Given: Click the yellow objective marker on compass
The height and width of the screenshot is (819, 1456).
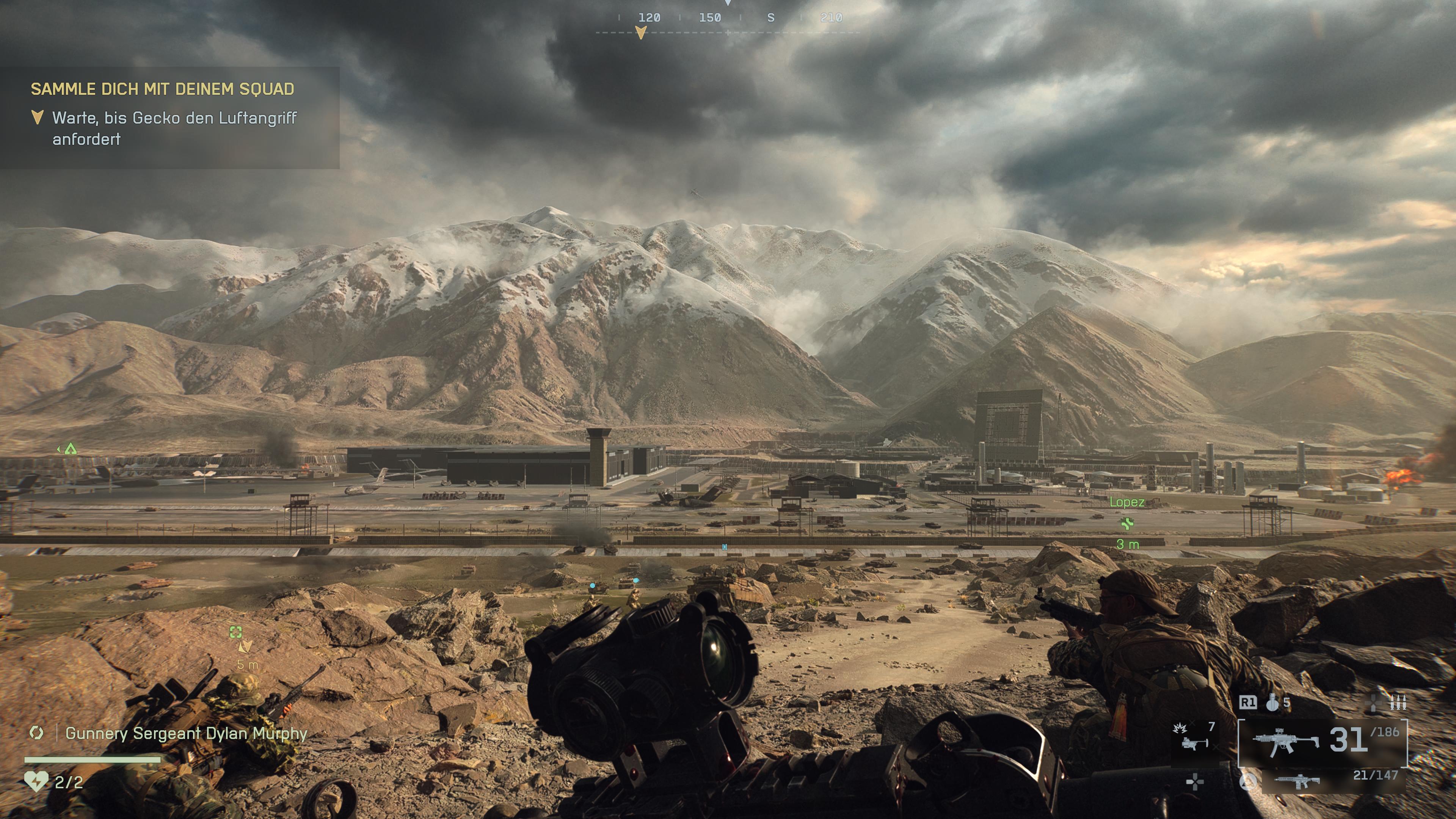Looking at the screenshot, I should pyautogui.click(x=640, y=34).
